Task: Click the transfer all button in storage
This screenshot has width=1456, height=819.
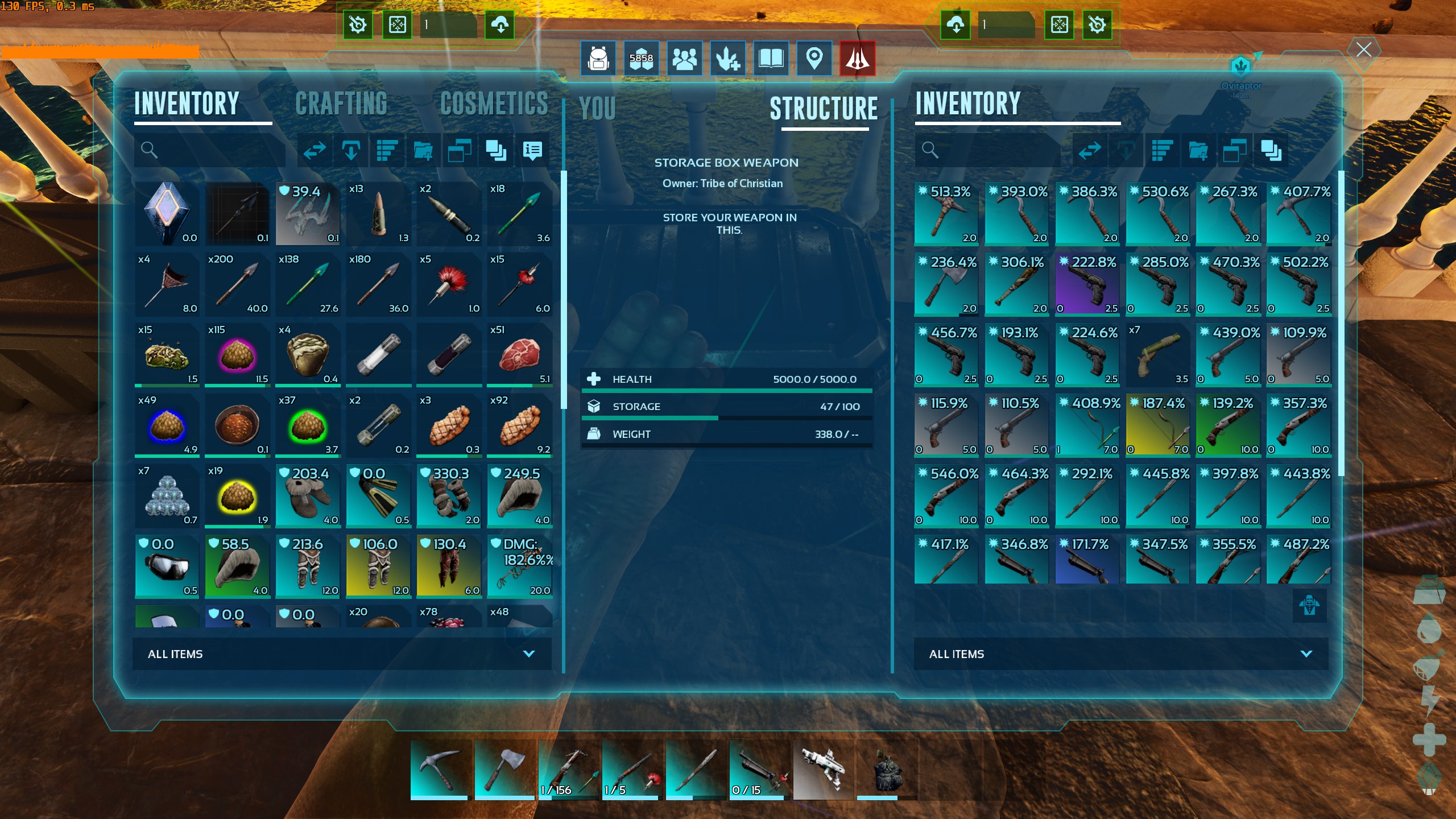Action: [x=1090, y=151]
